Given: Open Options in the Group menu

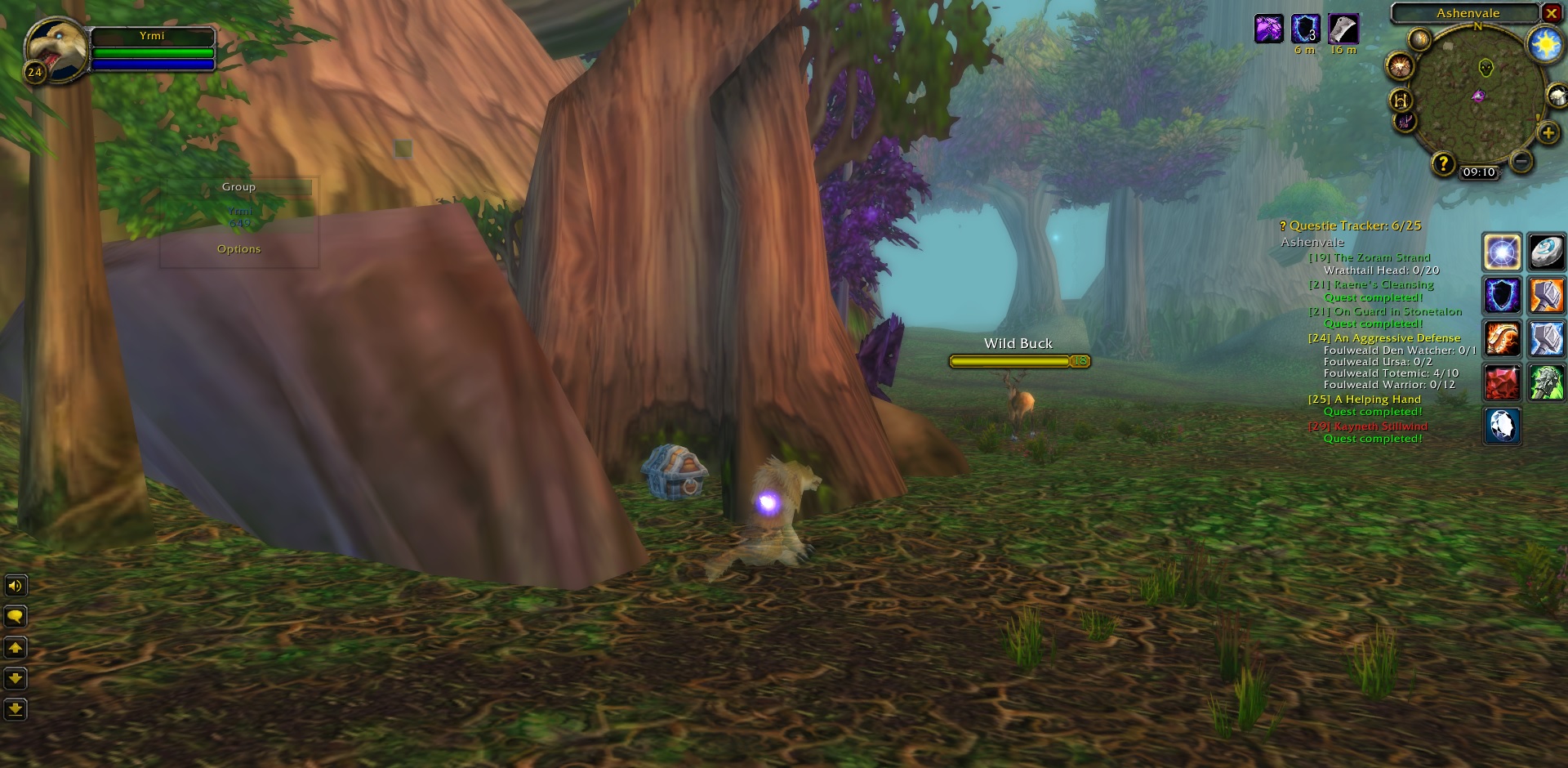Looking at the screenshot, I should click(238, 248).
